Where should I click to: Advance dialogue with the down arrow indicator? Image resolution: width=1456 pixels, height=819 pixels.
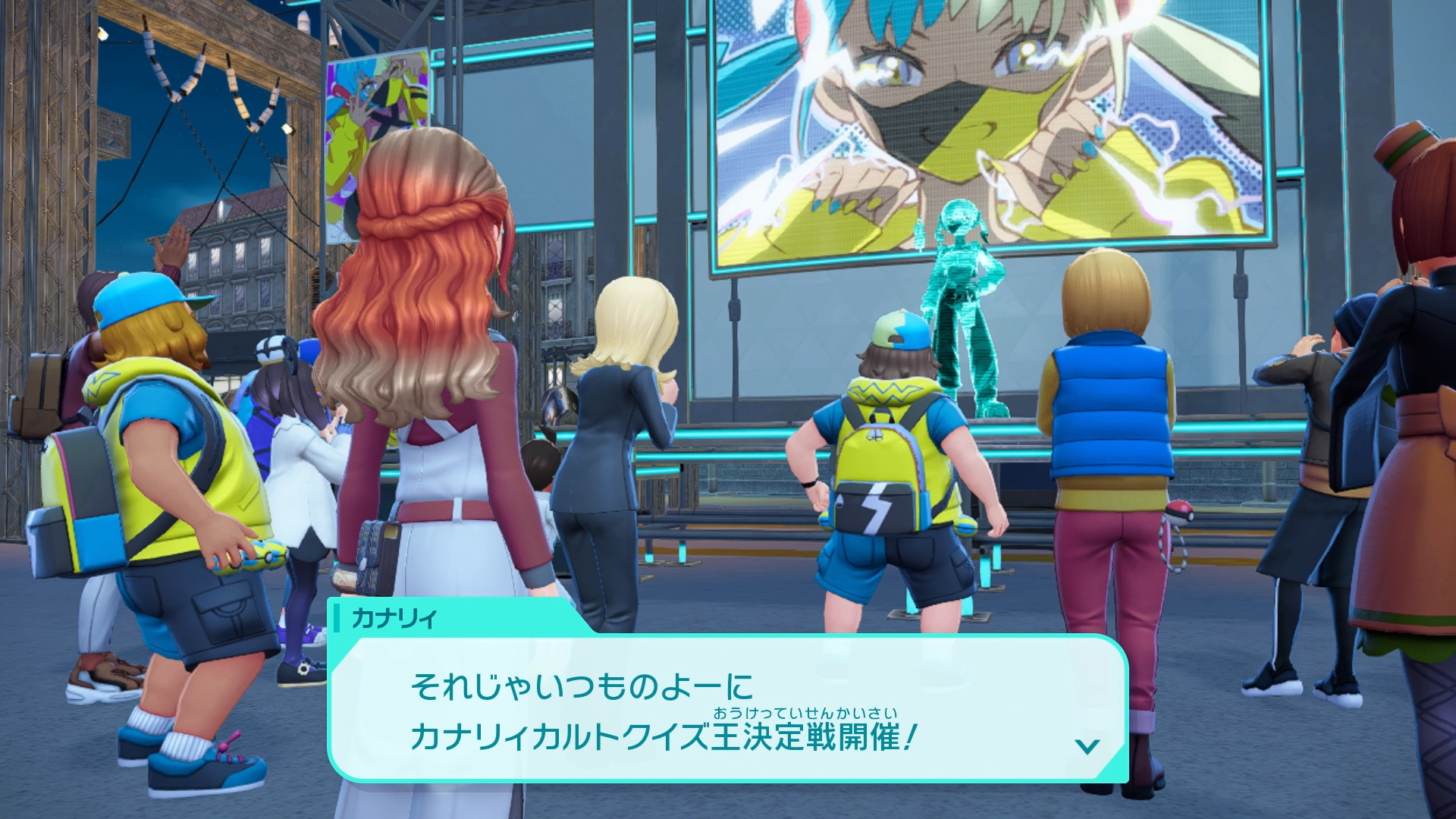1087,746
